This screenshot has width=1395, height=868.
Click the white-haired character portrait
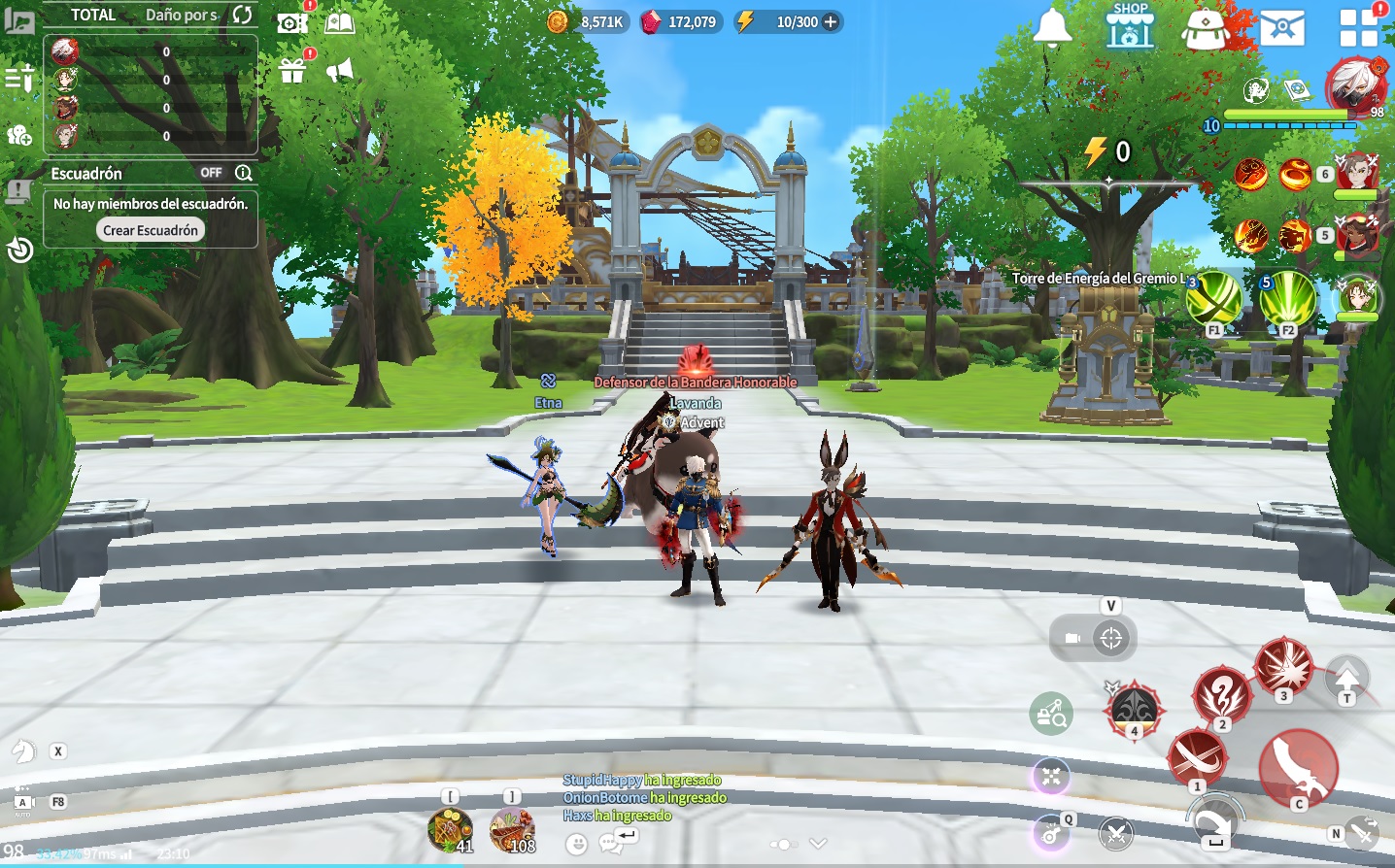click(x=1355, y=87)
